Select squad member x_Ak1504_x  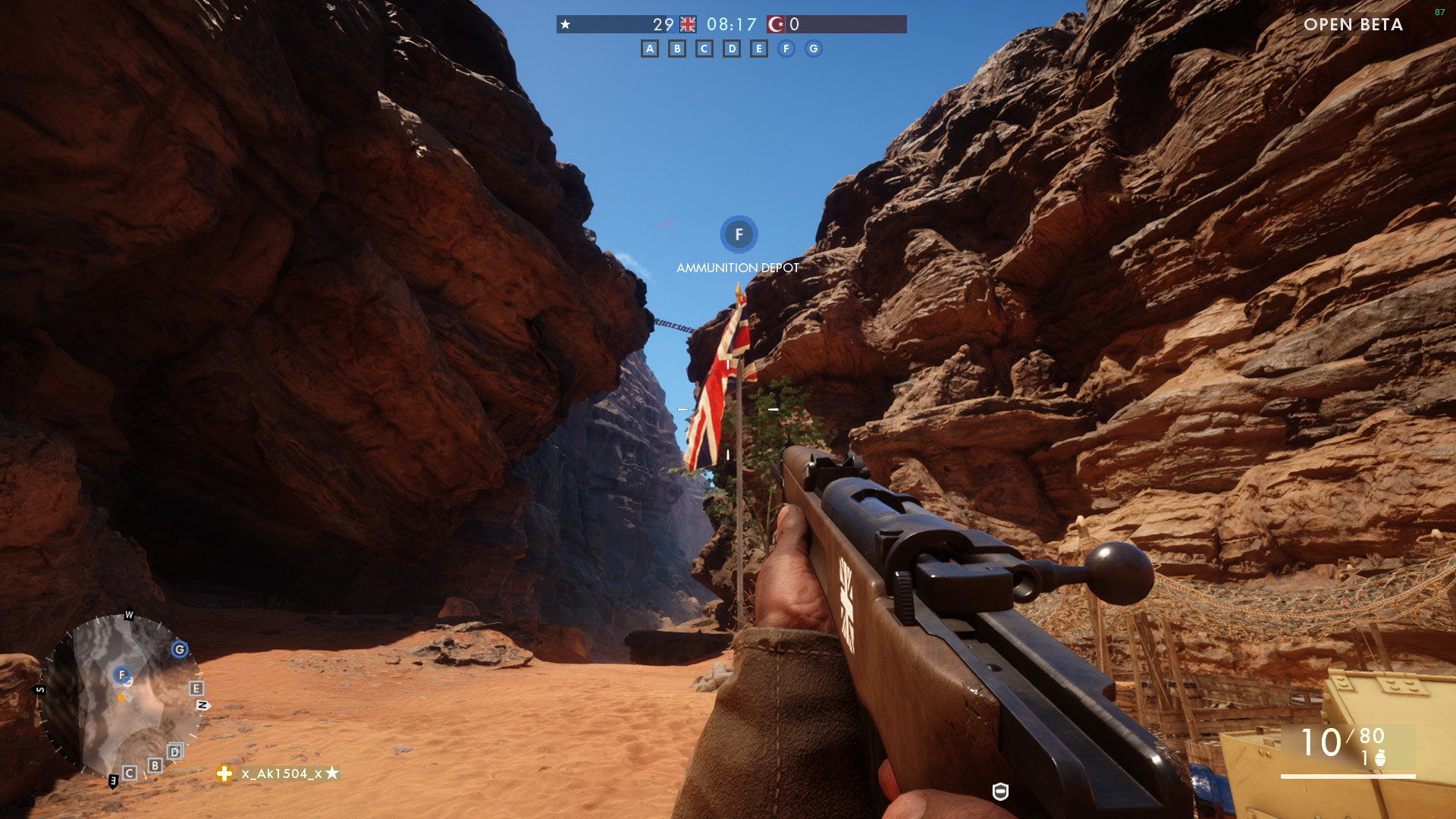(x=281, y=773)
